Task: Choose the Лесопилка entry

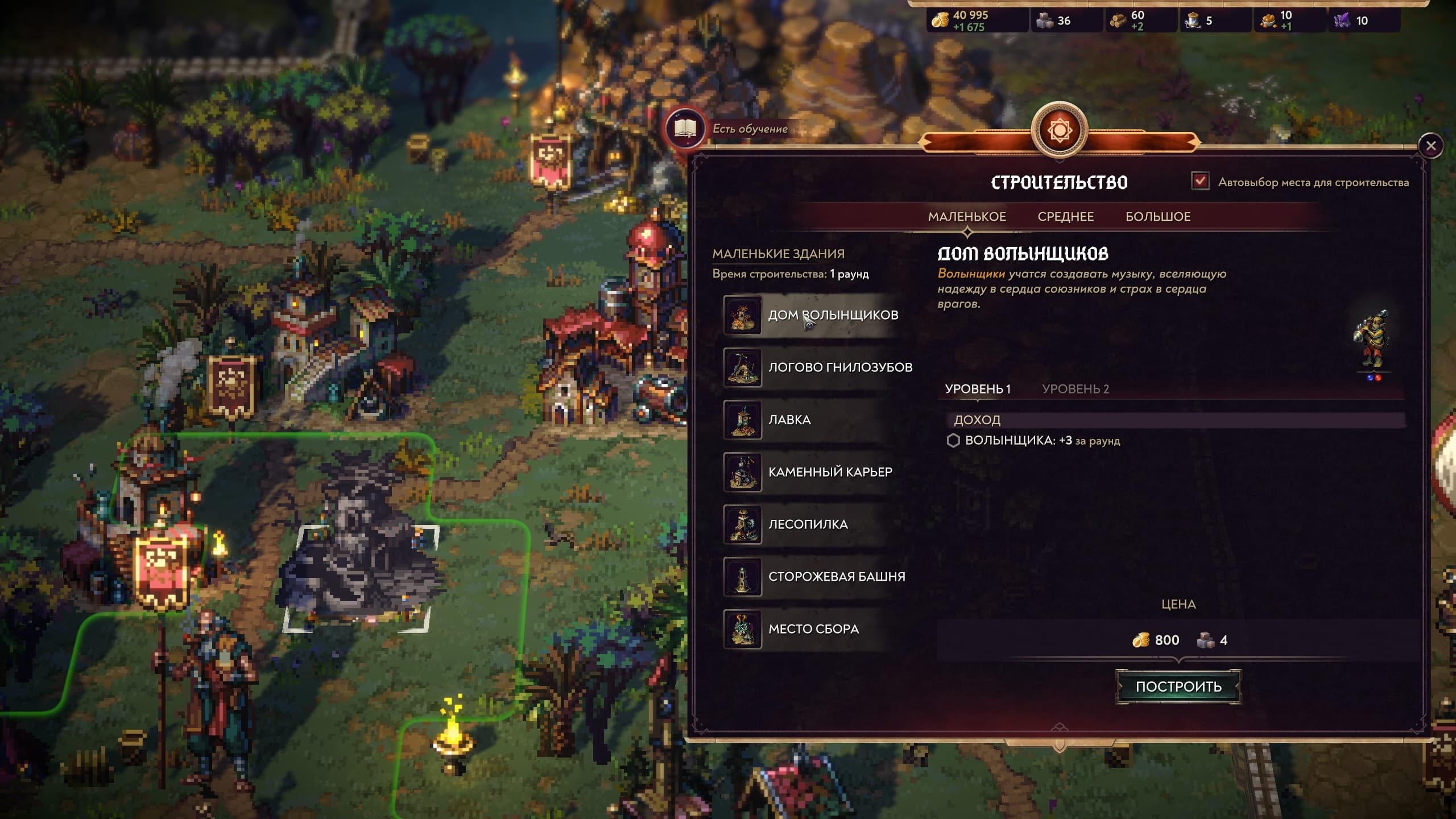Action: [808, 524]
